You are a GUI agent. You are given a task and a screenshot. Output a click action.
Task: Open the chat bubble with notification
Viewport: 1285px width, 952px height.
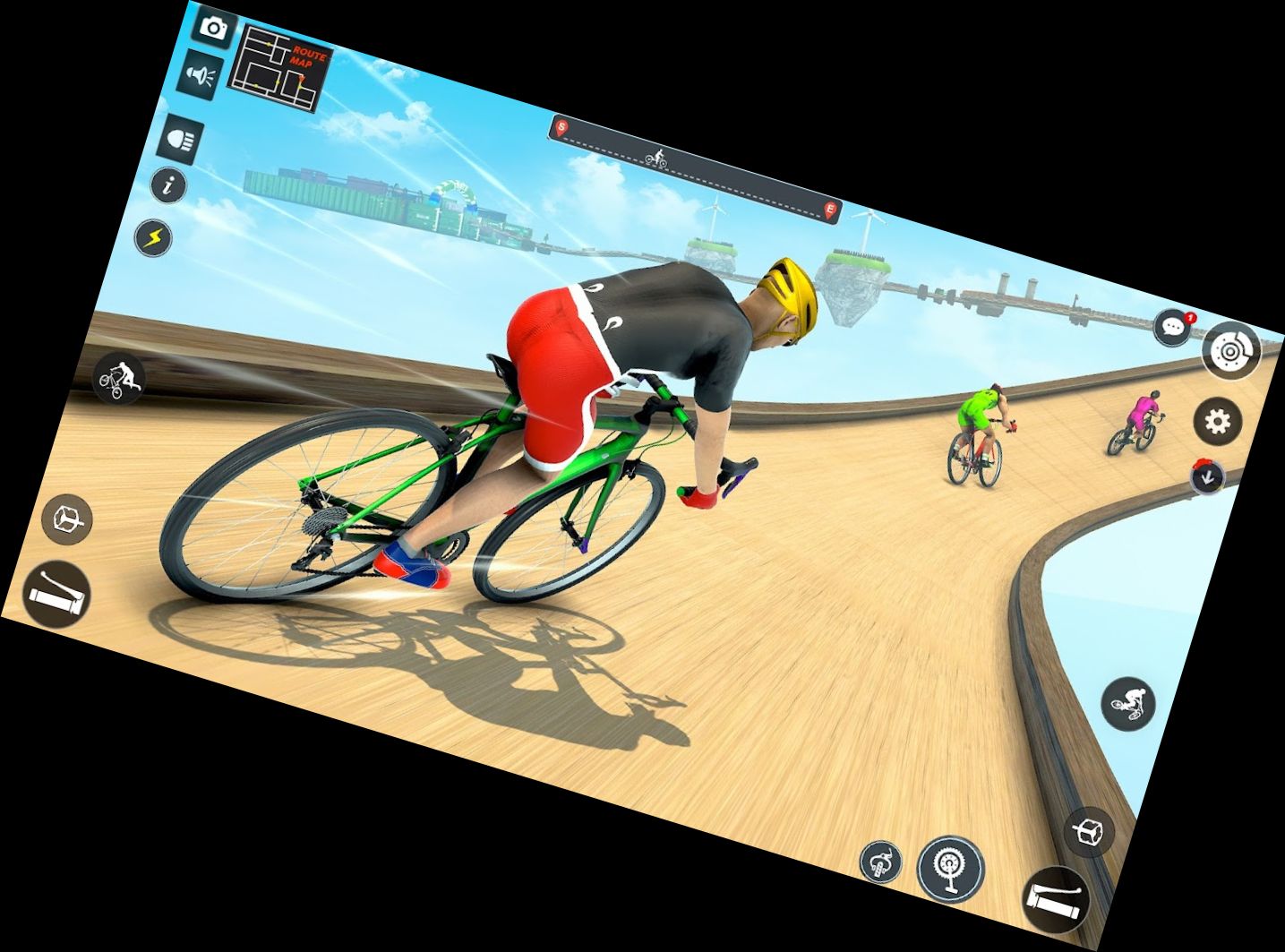(1170, 328)
